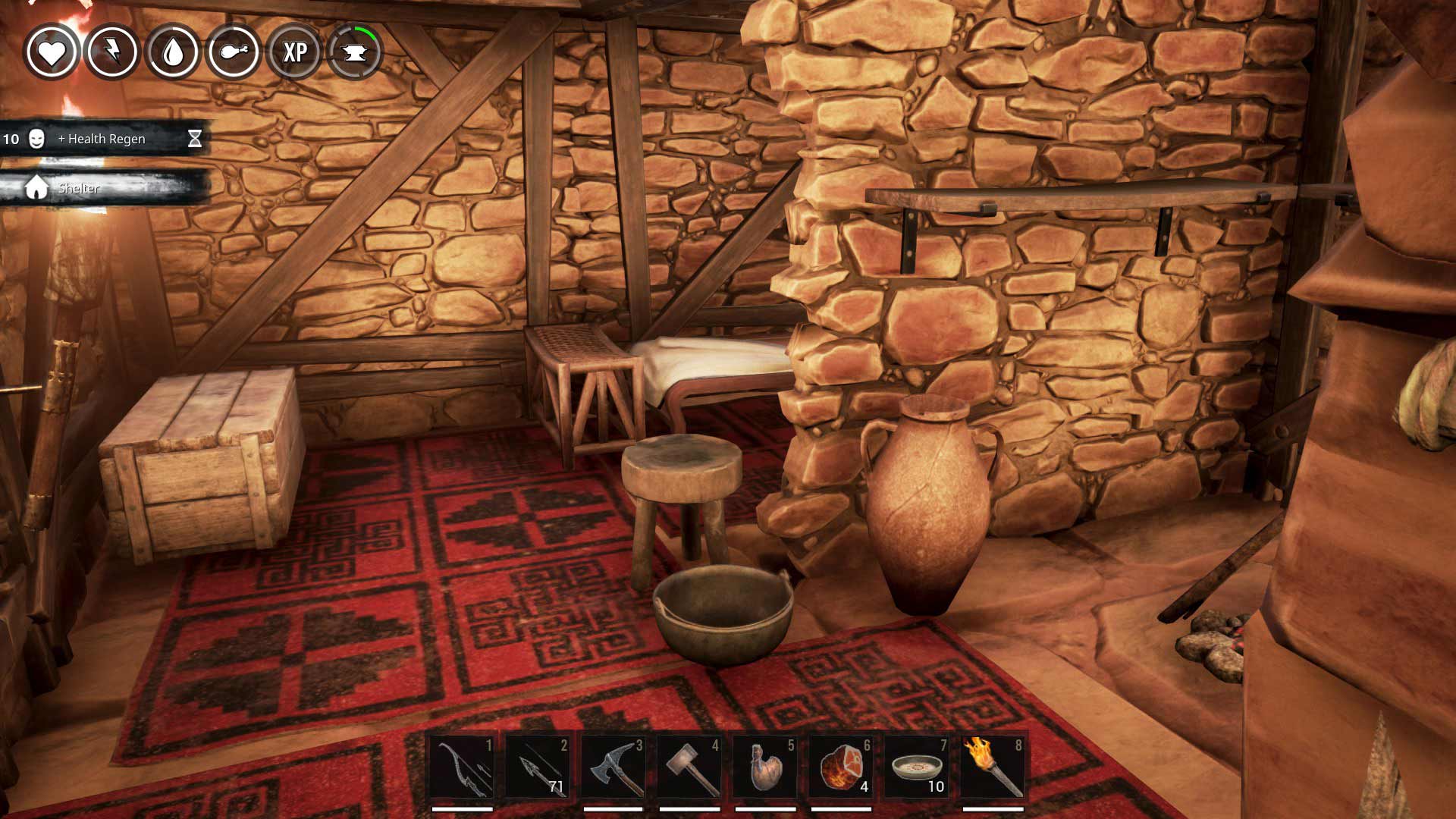Use the waterskin in slot 5
1456x819 pixels.
click(765, 767)
